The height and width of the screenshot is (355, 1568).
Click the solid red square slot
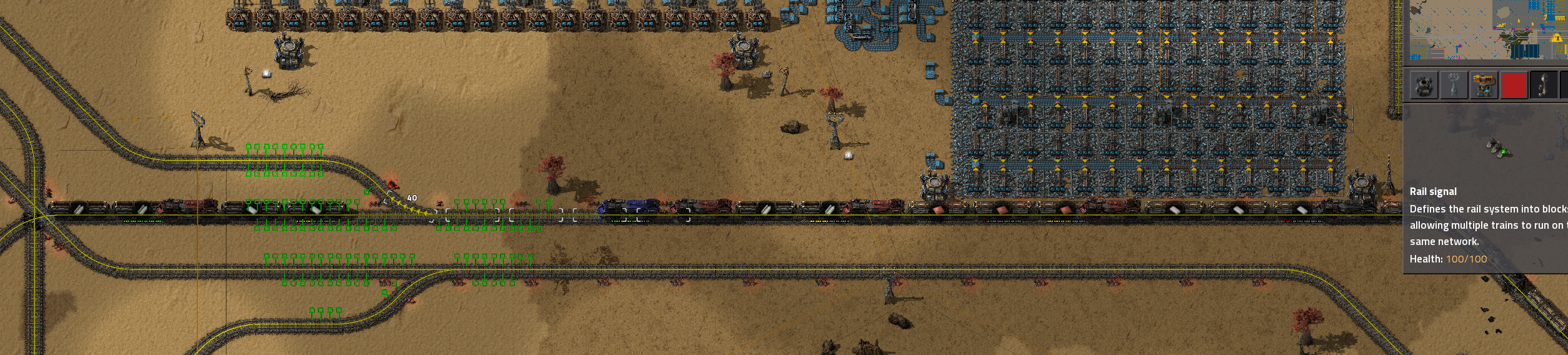click(x=1514, y=85)
